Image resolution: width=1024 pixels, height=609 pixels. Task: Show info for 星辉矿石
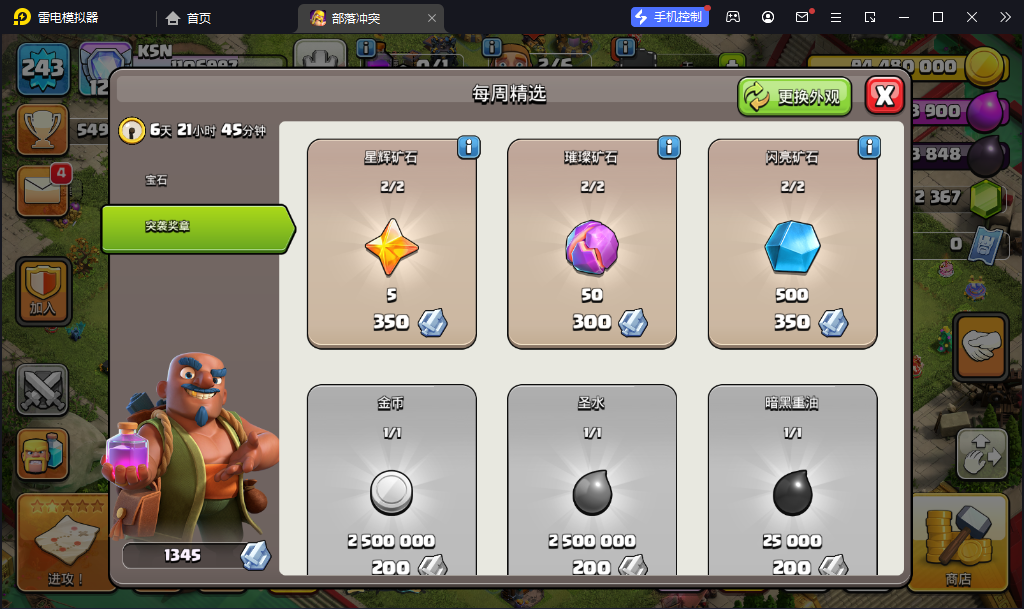point(468,148)
